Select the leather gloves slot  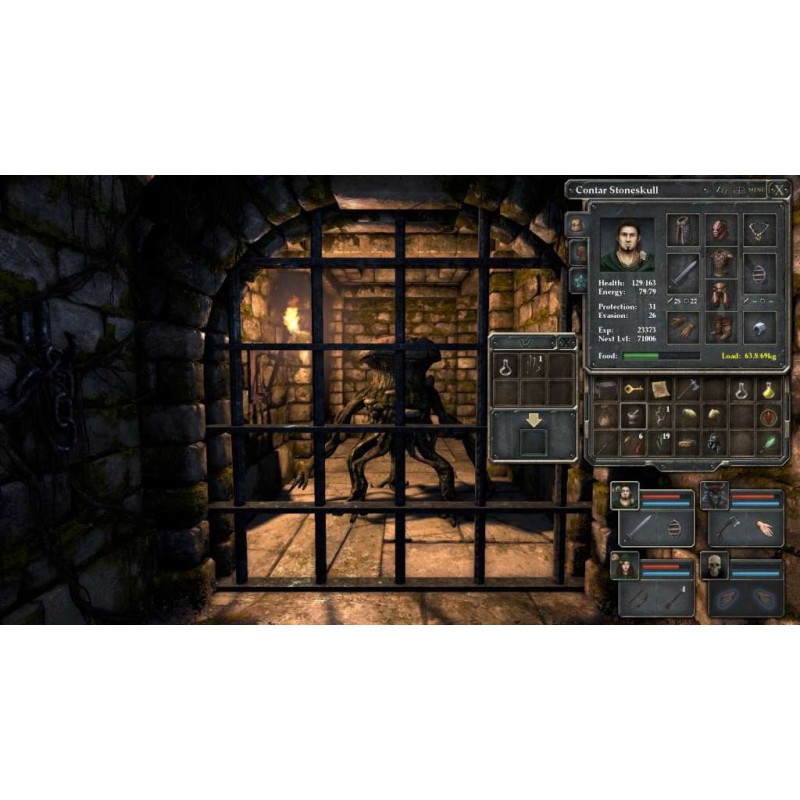tap(684, 327)
